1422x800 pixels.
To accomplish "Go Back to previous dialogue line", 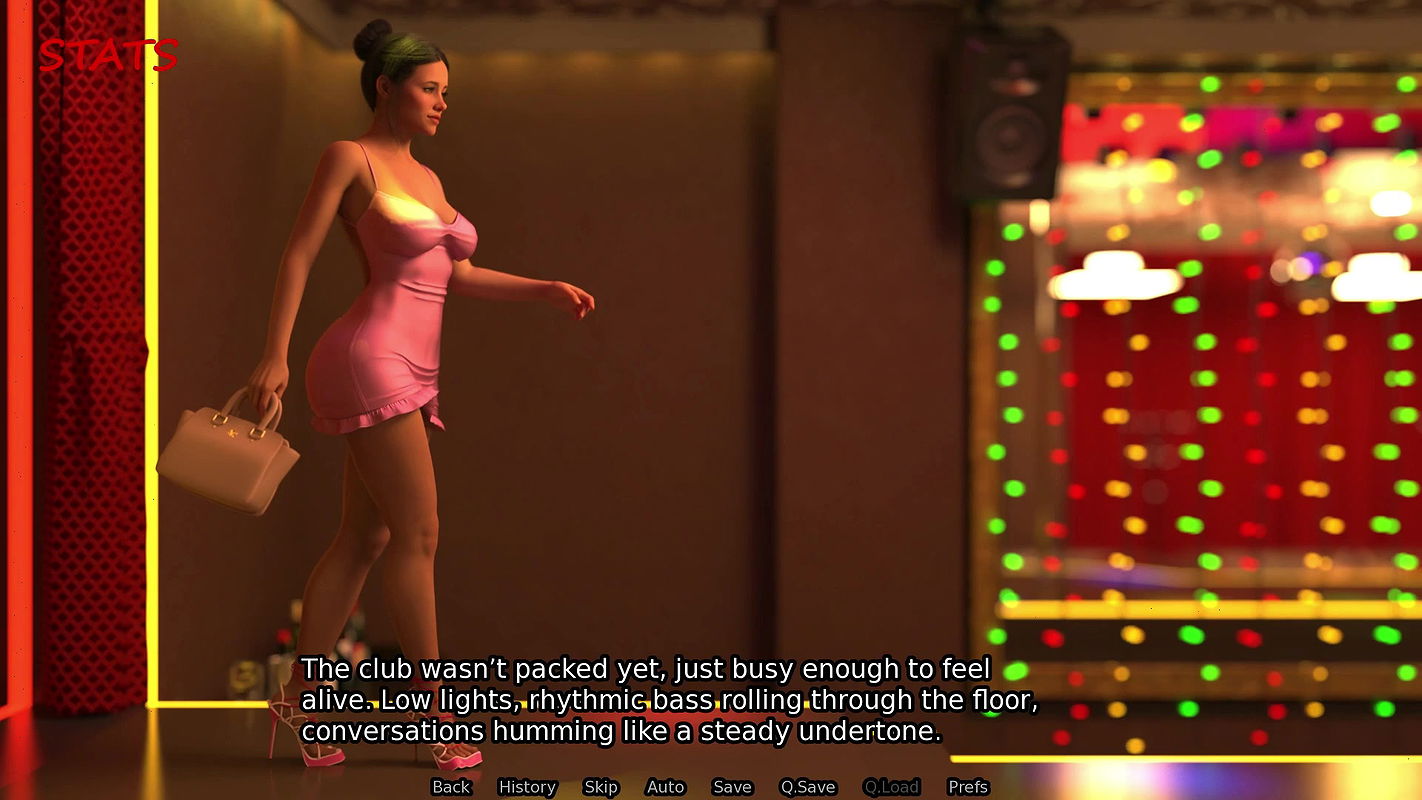I will pos(451,787).
